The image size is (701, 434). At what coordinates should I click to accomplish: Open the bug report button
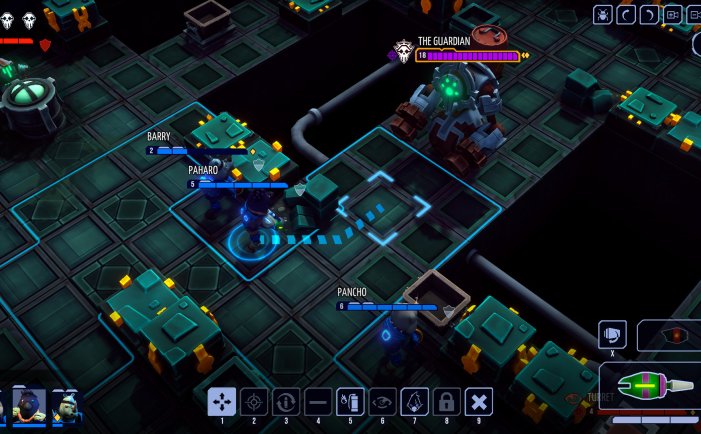pos(603,14)
